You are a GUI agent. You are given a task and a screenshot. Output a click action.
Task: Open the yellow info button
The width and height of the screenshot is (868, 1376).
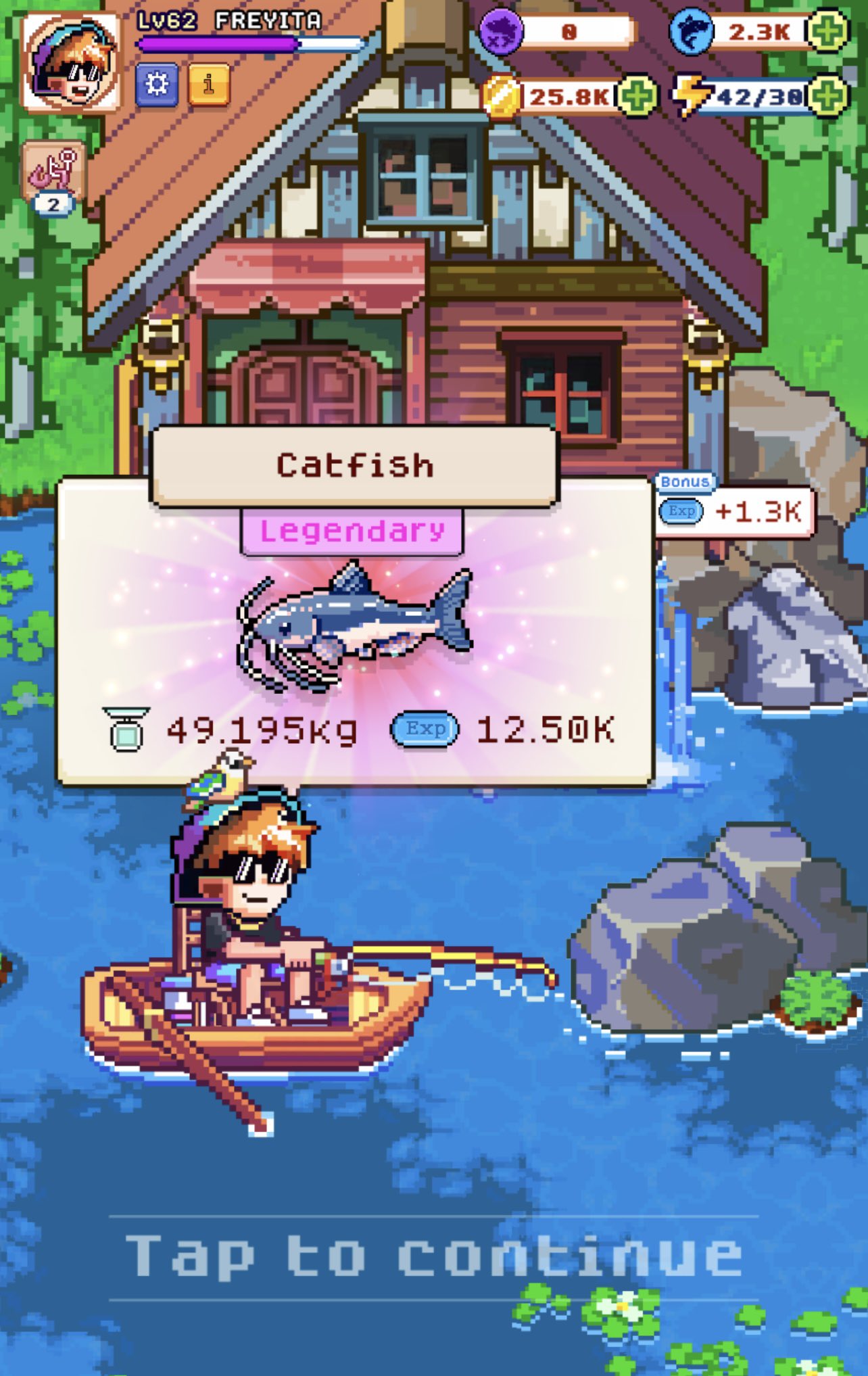209,85
